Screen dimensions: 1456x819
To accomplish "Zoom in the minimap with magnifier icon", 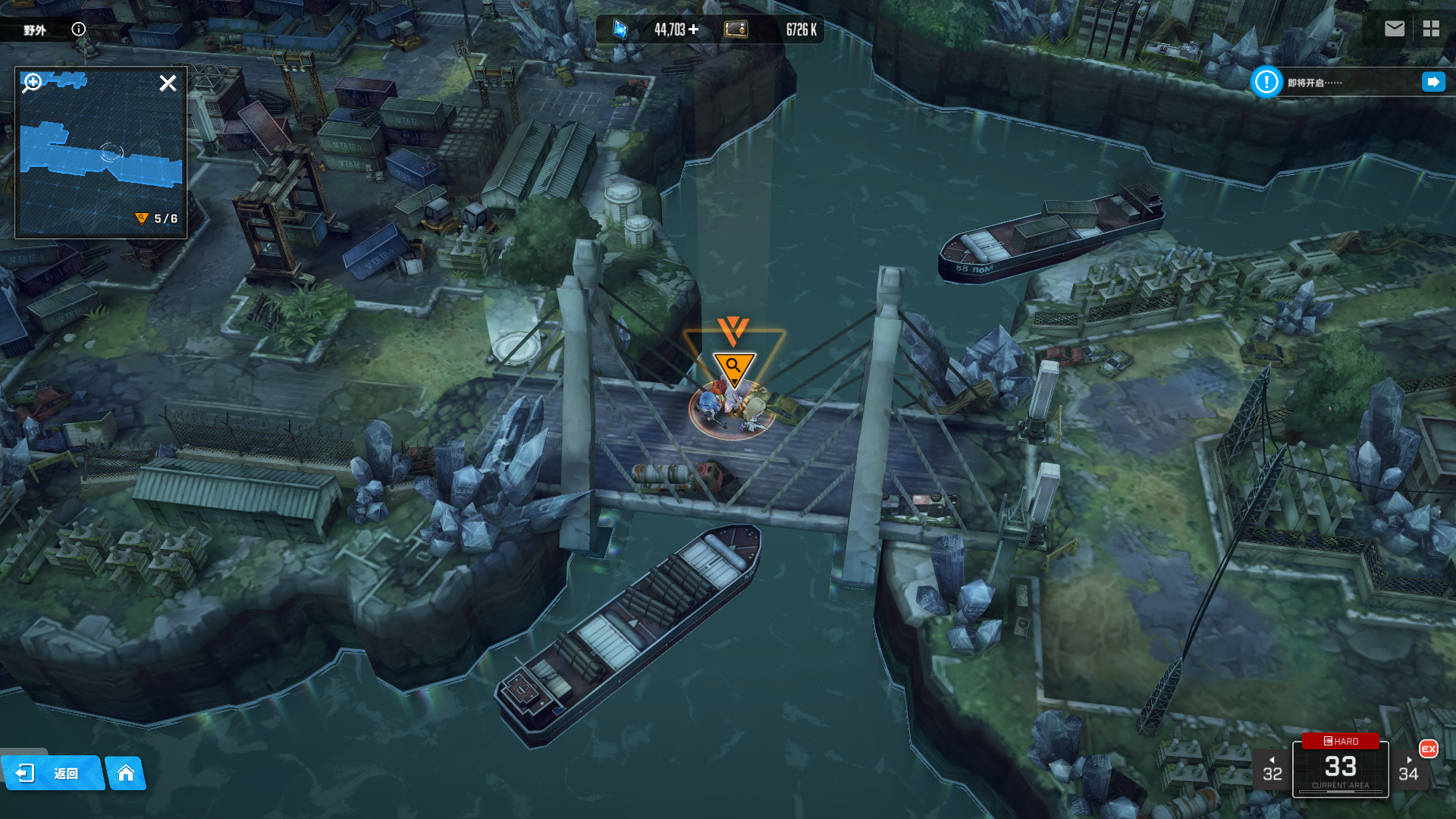I will 33,82.
